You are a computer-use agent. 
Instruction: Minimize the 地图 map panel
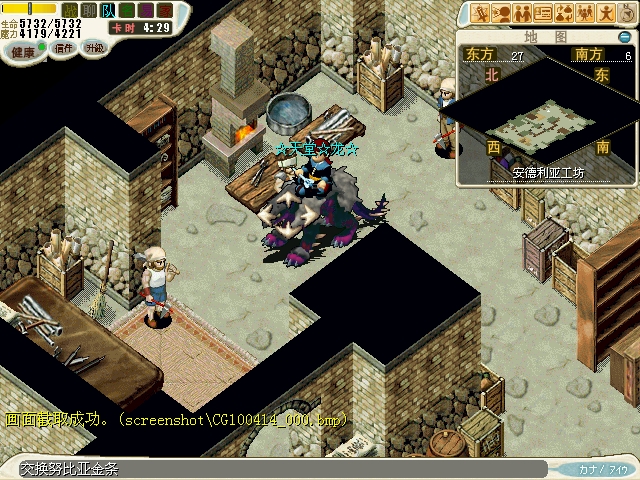[625, 37]
